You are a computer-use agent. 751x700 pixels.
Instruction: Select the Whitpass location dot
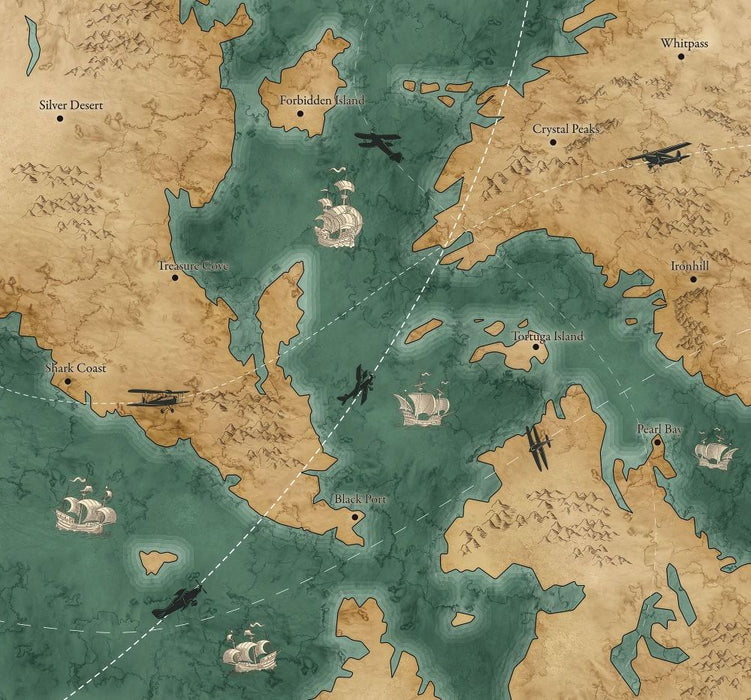(681, 56)
